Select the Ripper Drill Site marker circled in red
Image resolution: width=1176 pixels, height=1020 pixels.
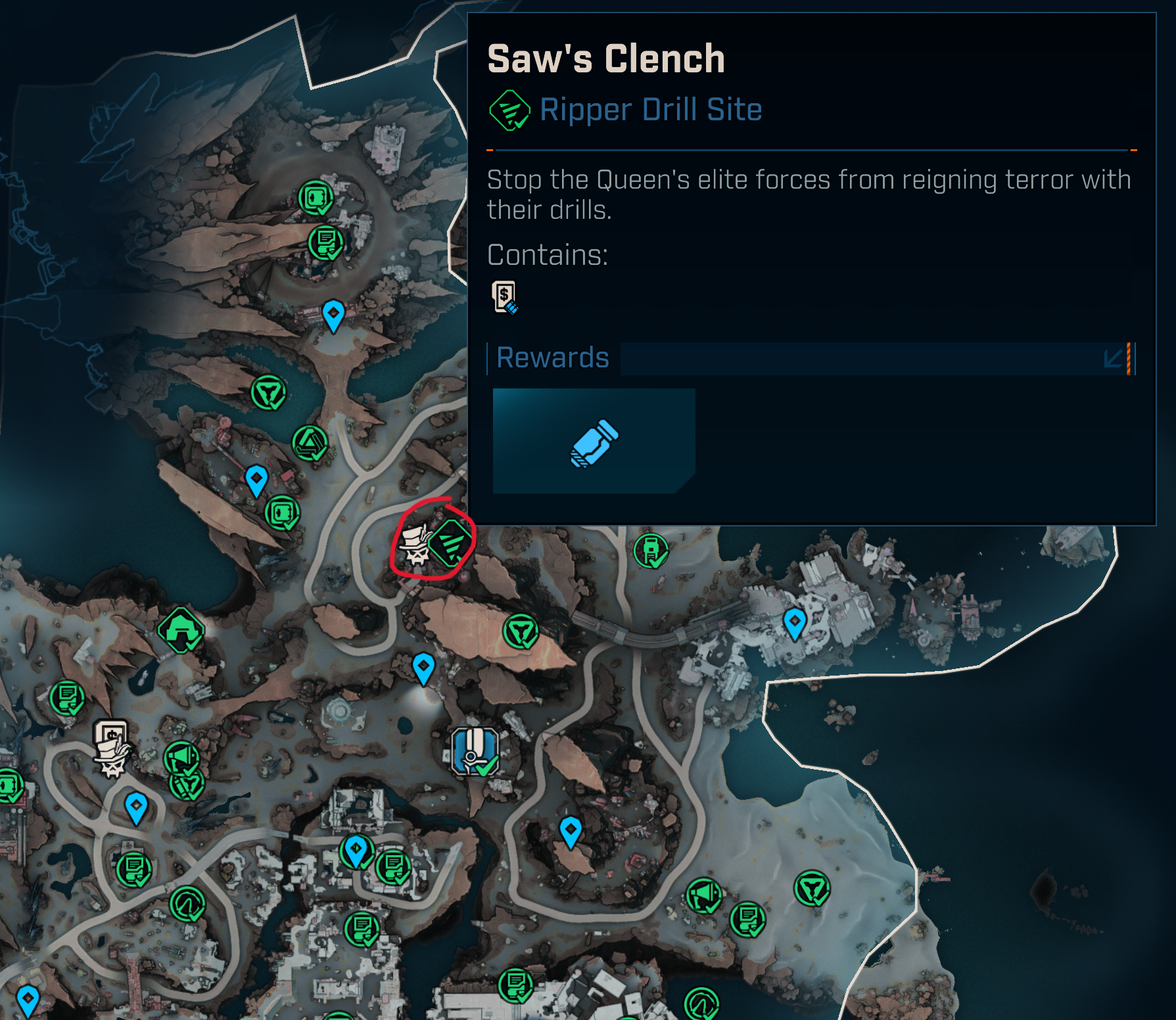pyautogui.click(x=452, y=543)
